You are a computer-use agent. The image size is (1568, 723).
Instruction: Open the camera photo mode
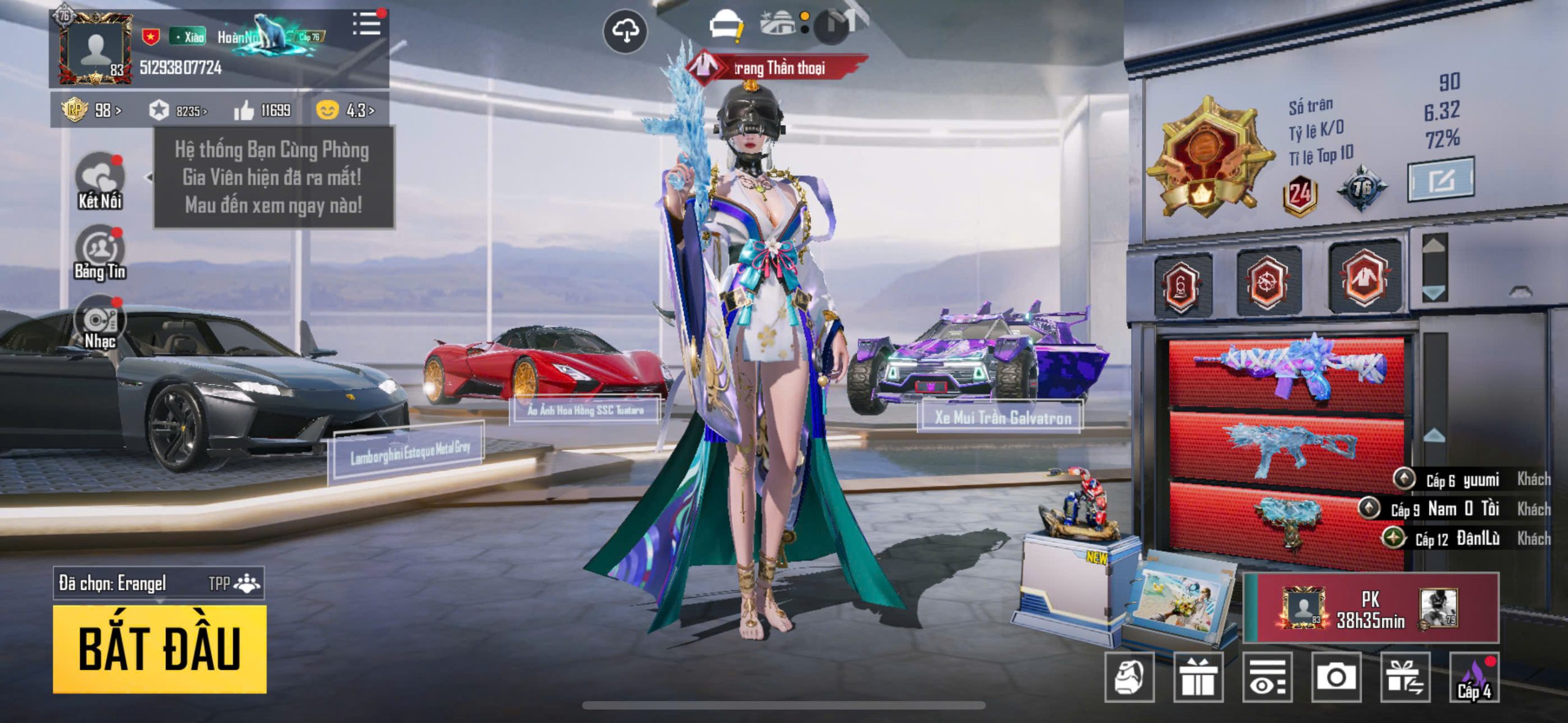click(1336, 676)
